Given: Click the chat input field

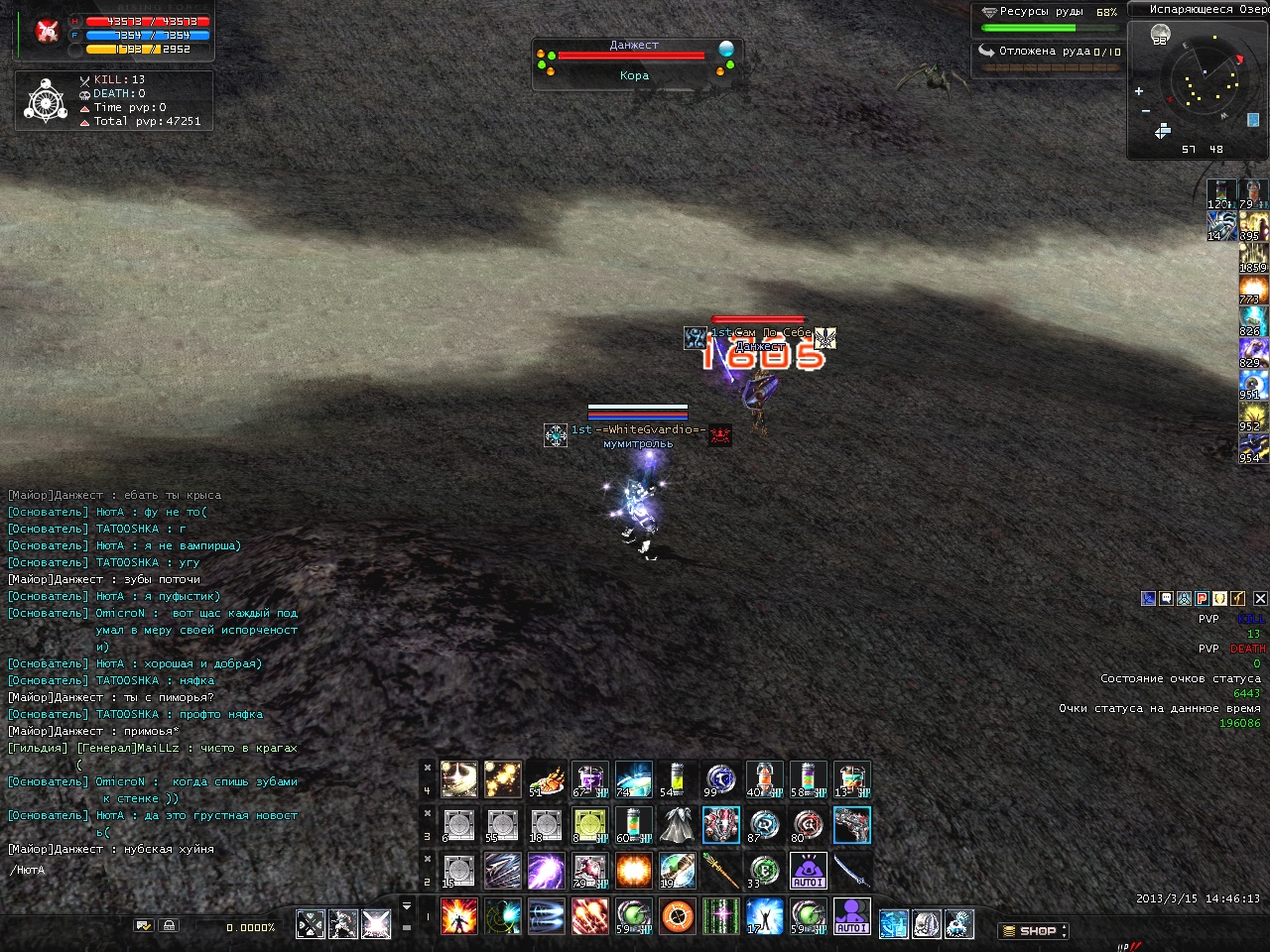Looking at the screenshot, I should pyautogui.click(x=149, y=871).
